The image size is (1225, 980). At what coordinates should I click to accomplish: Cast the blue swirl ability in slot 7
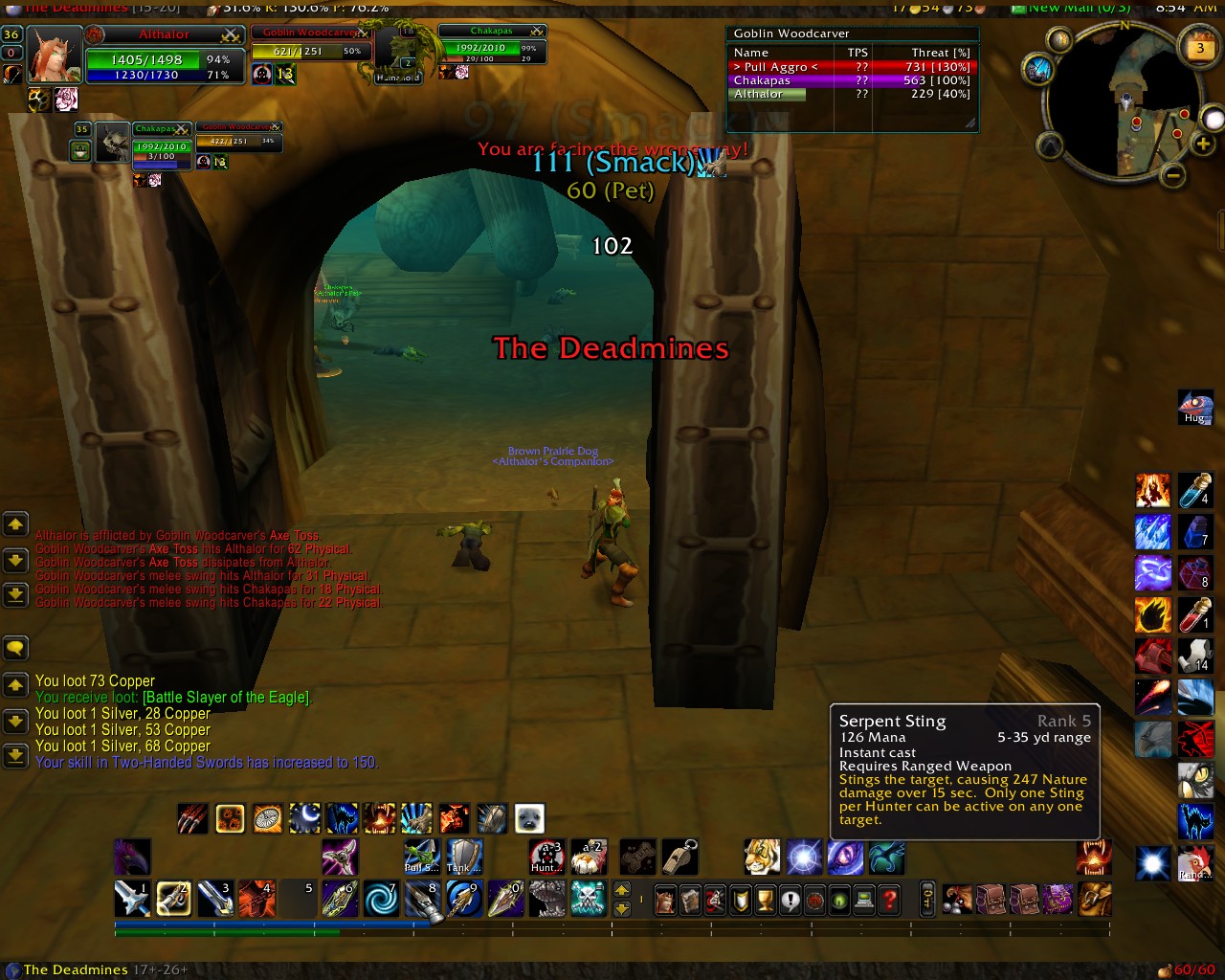381,899
